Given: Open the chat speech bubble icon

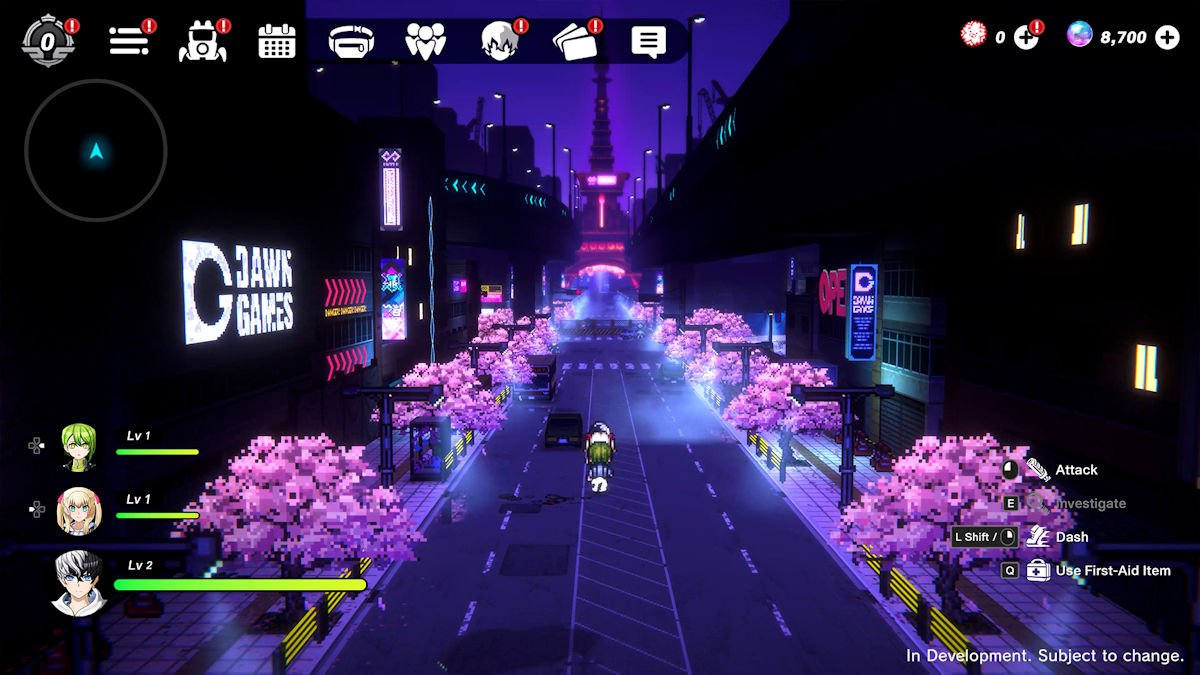Looking at the screenshot, I should 648,41.
